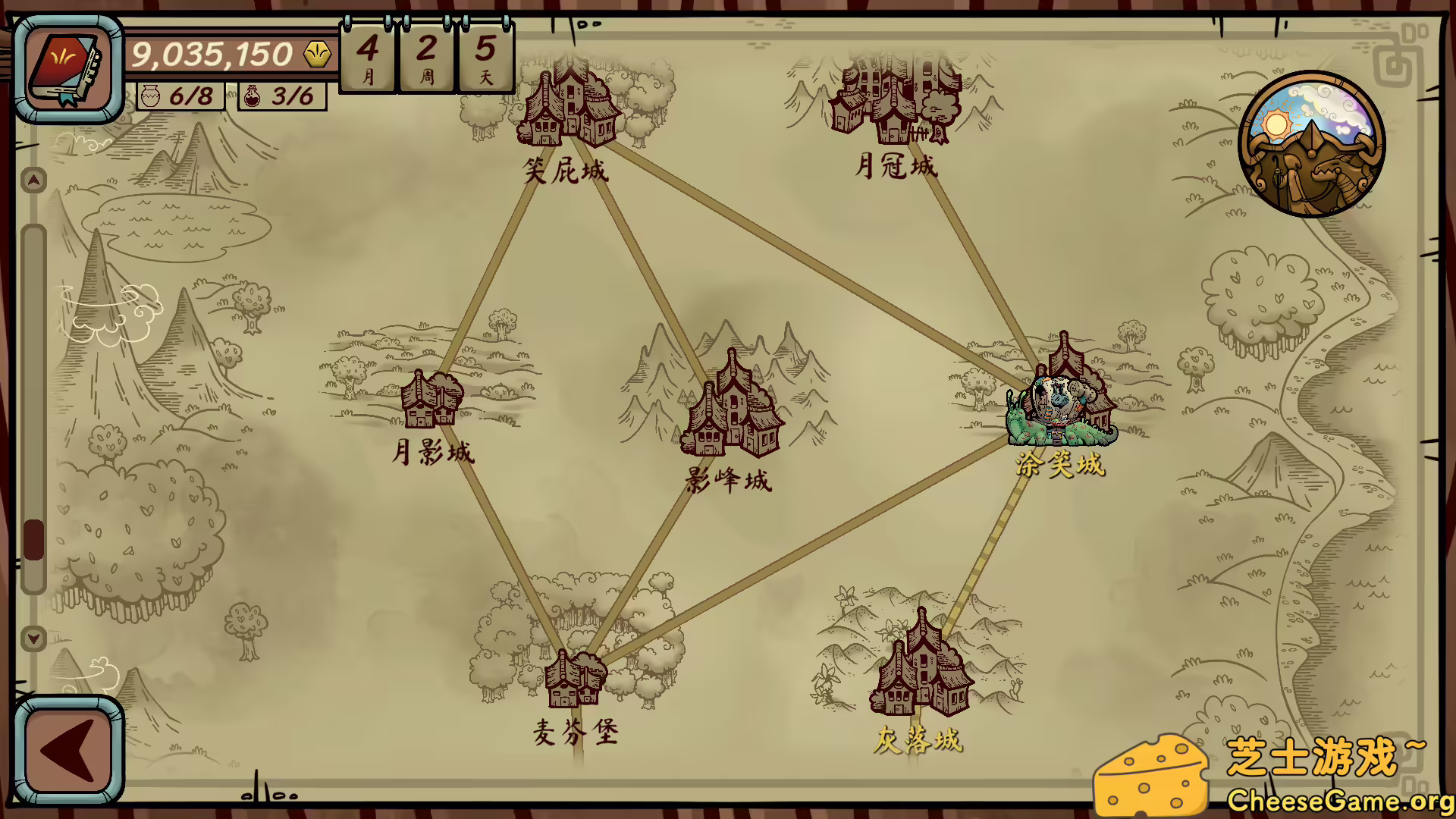Image resolution: width=1456 pixels, height=819 pixels.
Task: Open the jar inventory showing 6/8
Action: pyautogui.click(x=182, y=96)
